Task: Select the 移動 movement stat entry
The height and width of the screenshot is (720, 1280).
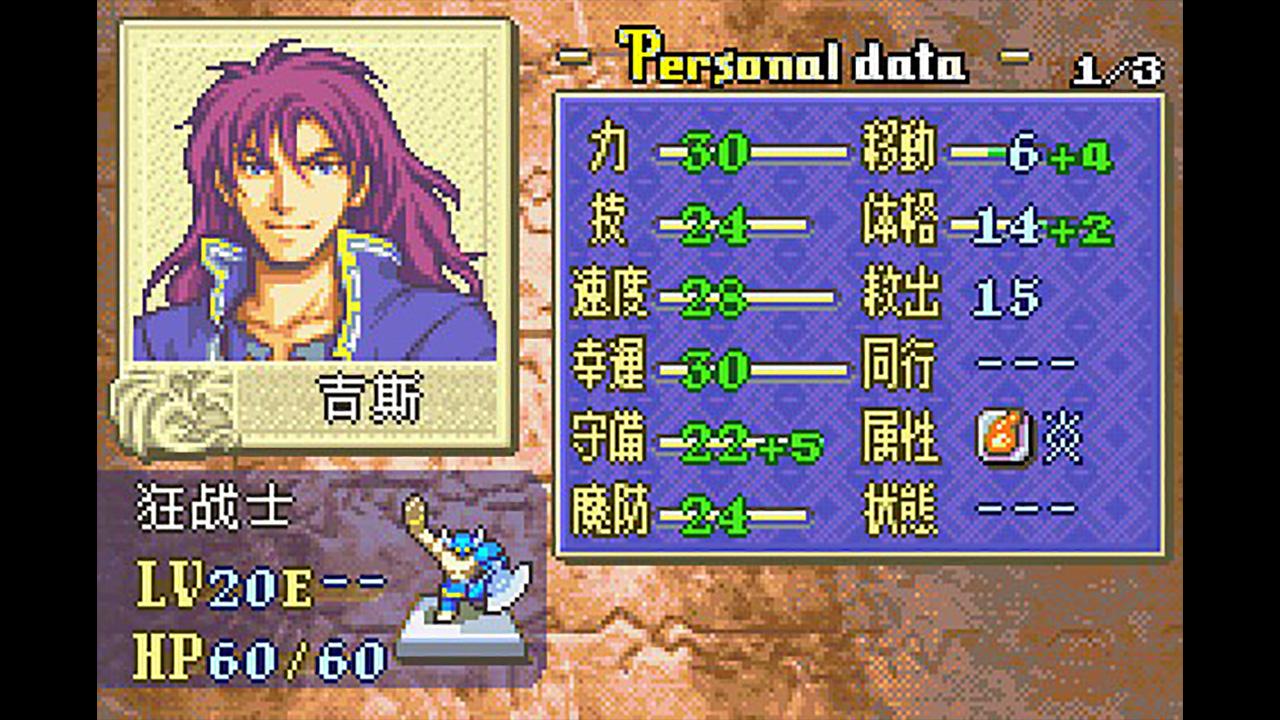Action: point(988,153)
